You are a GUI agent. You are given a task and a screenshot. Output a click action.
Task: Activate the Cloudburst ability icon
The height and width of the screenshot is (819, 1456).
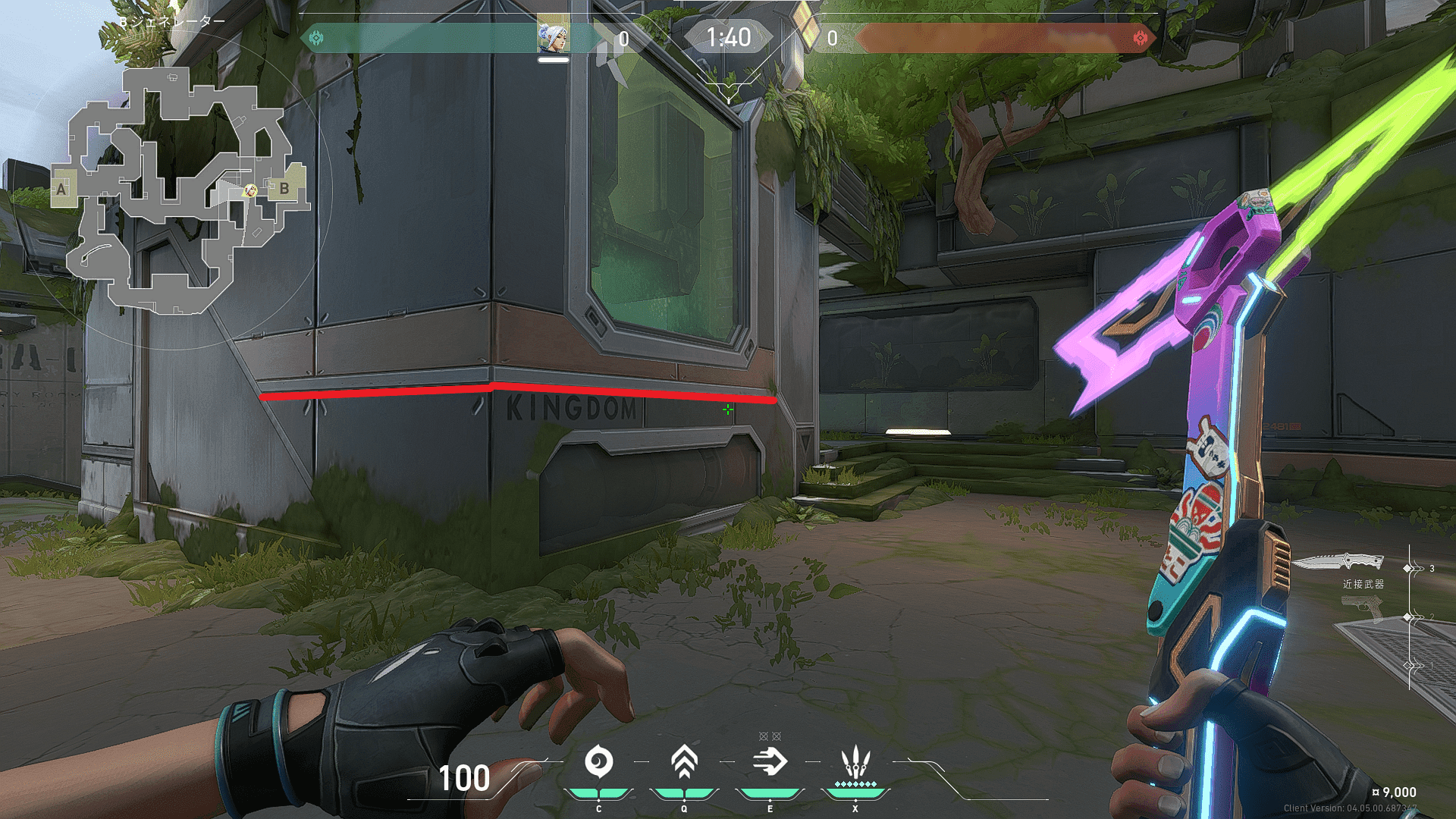click(599, 762)
